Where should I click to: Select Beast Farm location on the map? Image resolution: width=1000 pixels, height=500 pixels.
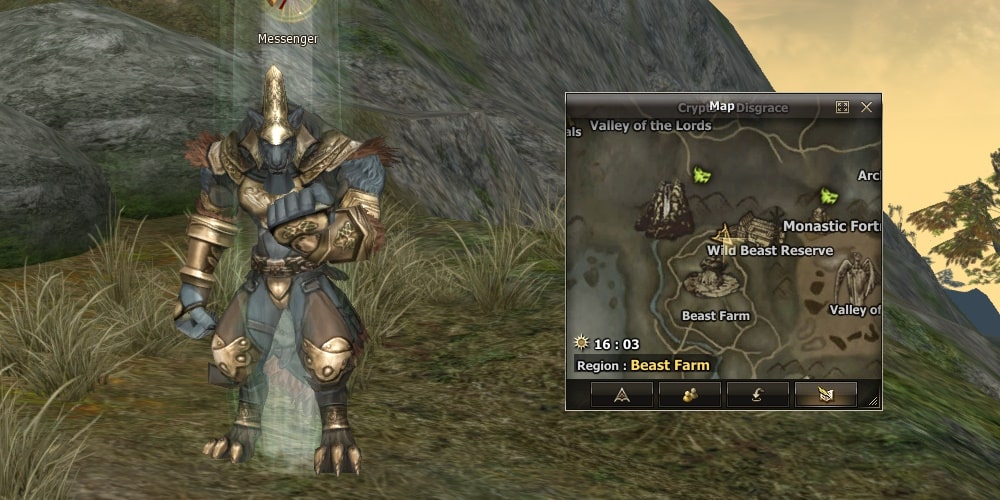715,316
